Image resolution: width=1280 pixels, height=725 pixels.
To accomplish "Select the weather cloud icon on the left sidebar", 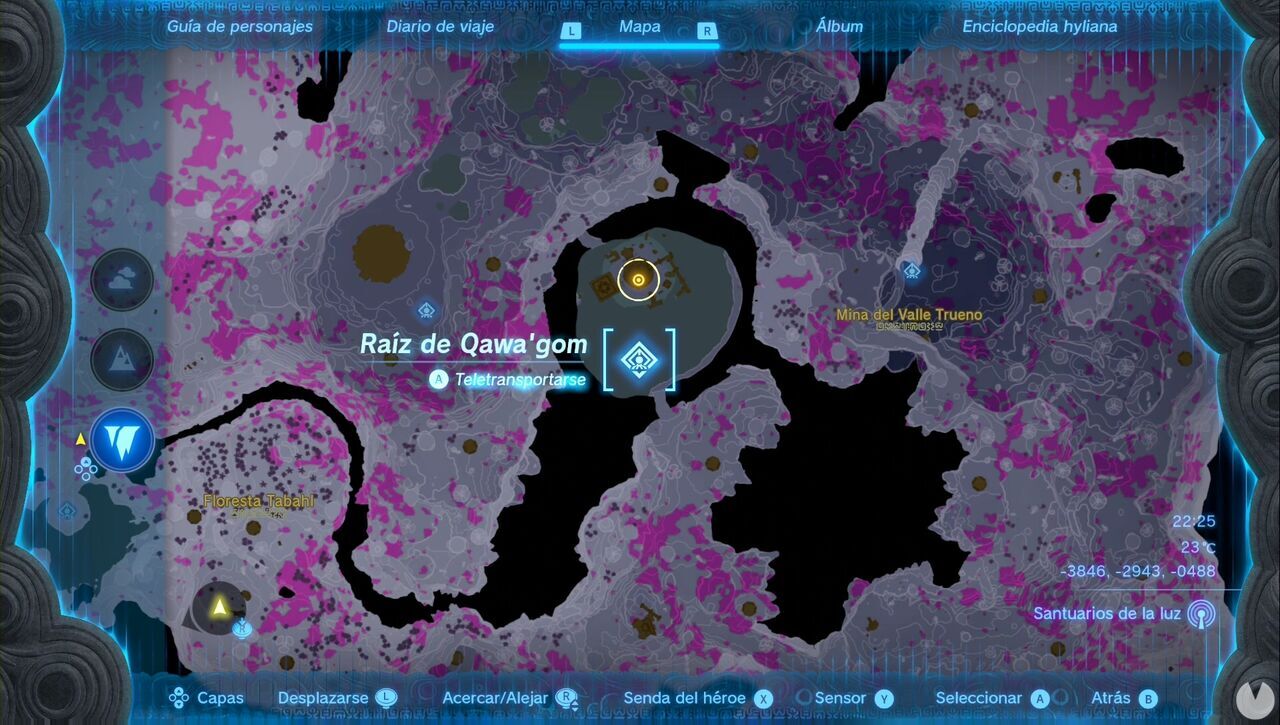I will (121, 279).
